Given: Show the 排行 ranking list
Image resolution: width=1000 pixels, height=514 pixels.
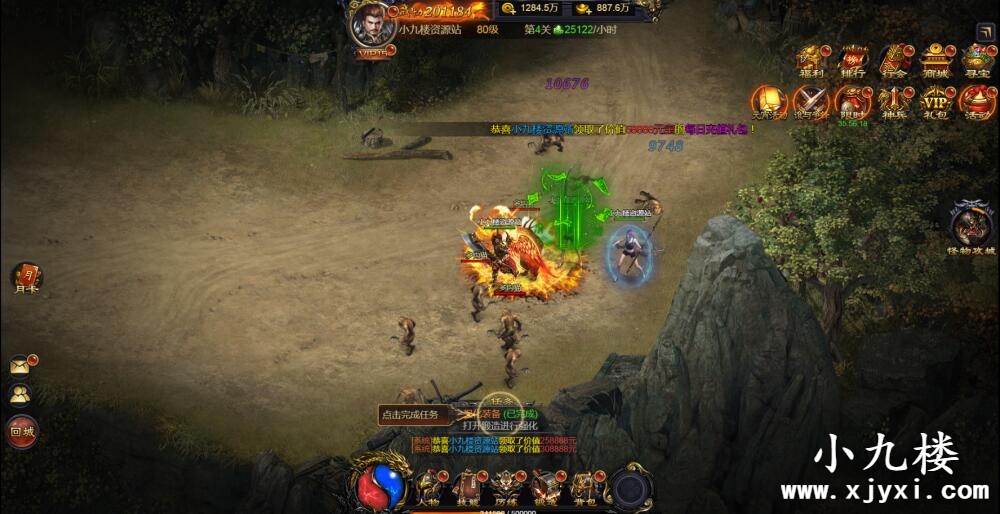Looking at the screenshot, I should coord(853,60).
